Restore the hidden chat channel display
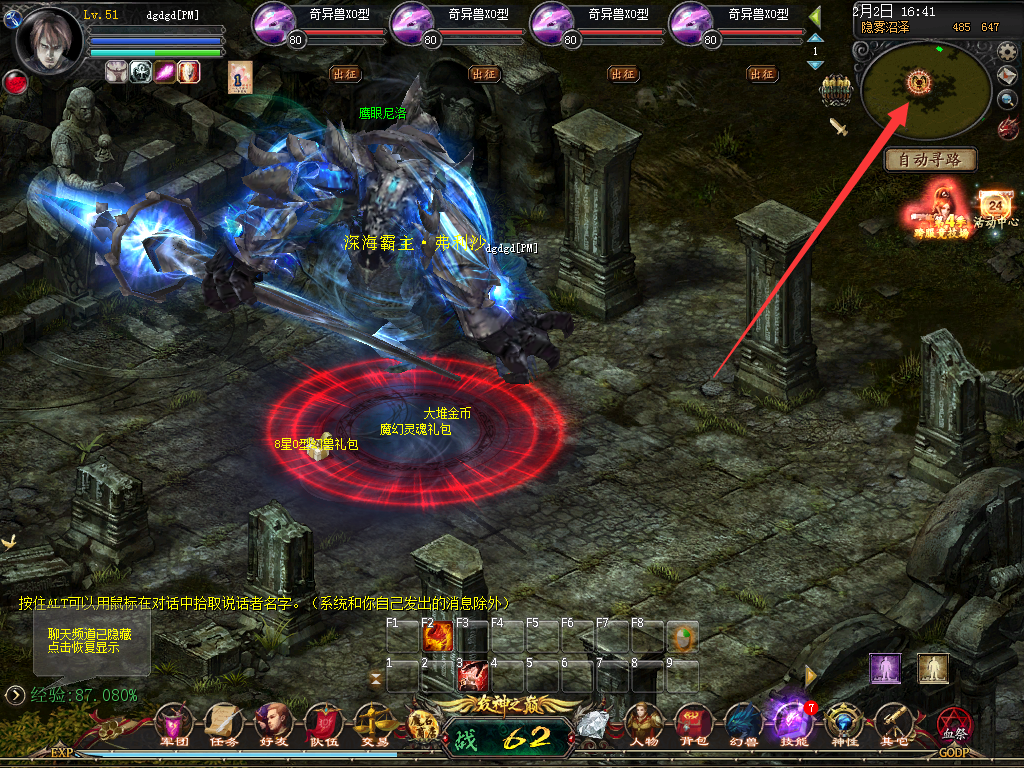 pyautogui.click(x=90, y=641)
